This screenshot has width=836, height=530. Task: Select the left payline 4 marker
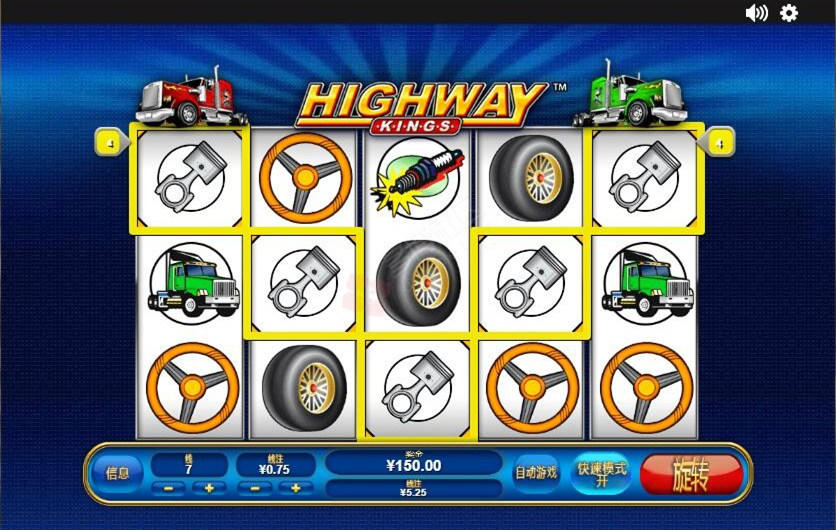109,144
